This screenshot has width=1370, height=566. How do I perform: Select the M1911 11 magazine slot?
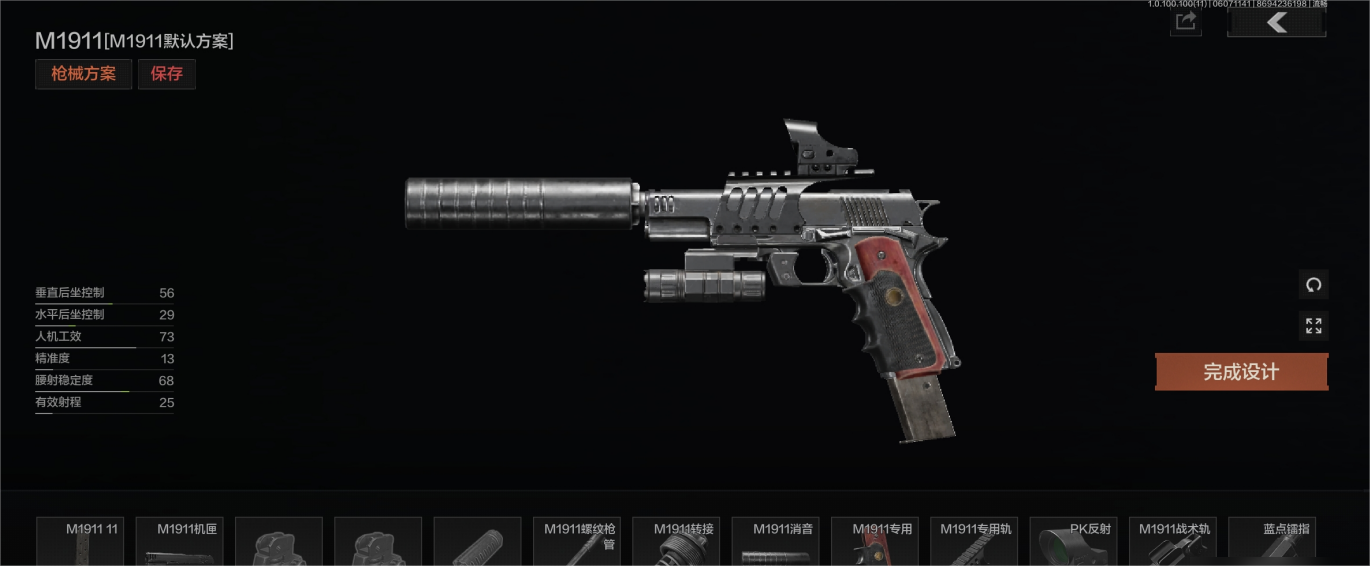80,542
